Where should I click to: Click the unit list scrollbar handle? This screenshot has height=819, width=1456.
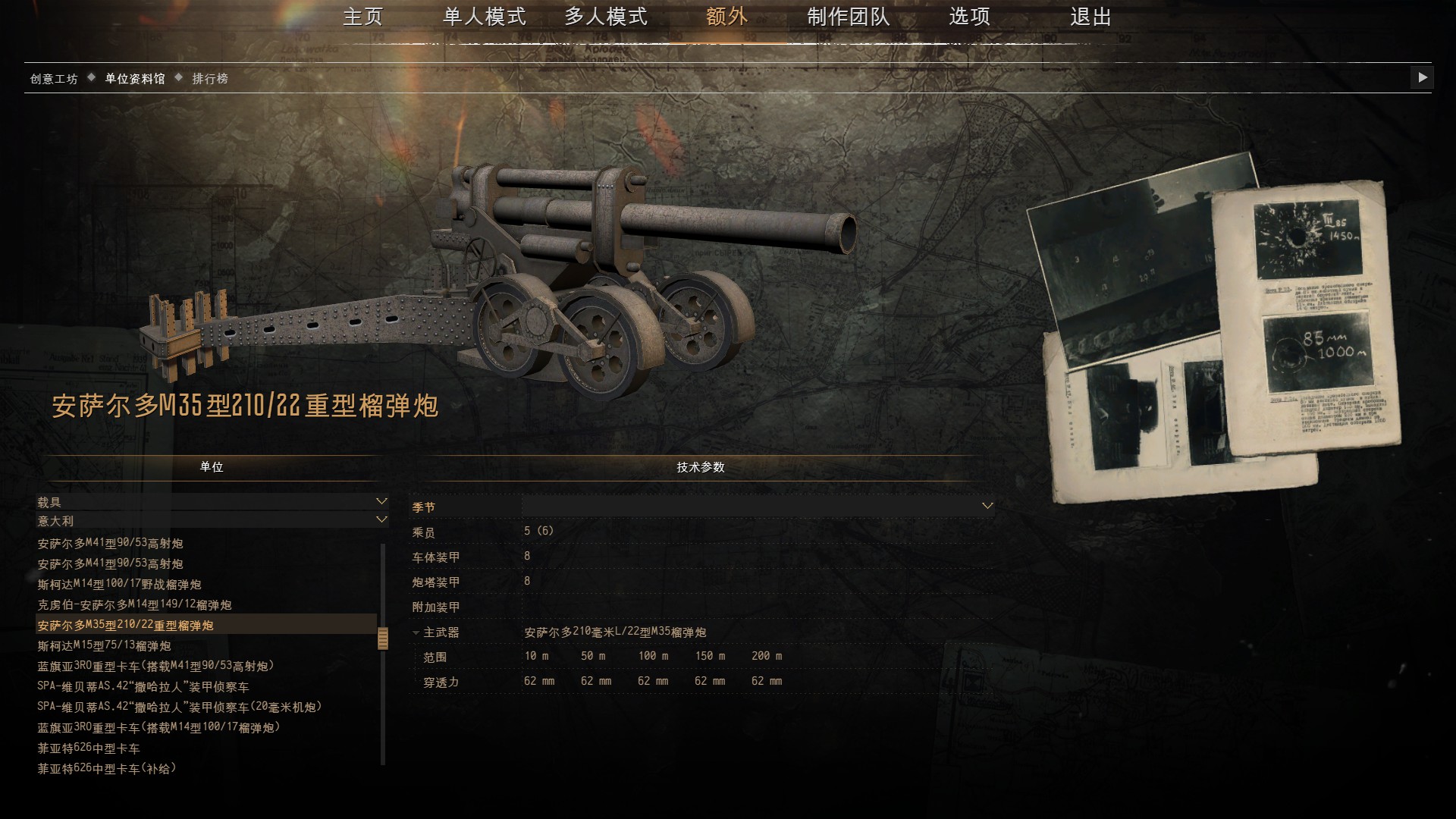[x=383, y=639]
